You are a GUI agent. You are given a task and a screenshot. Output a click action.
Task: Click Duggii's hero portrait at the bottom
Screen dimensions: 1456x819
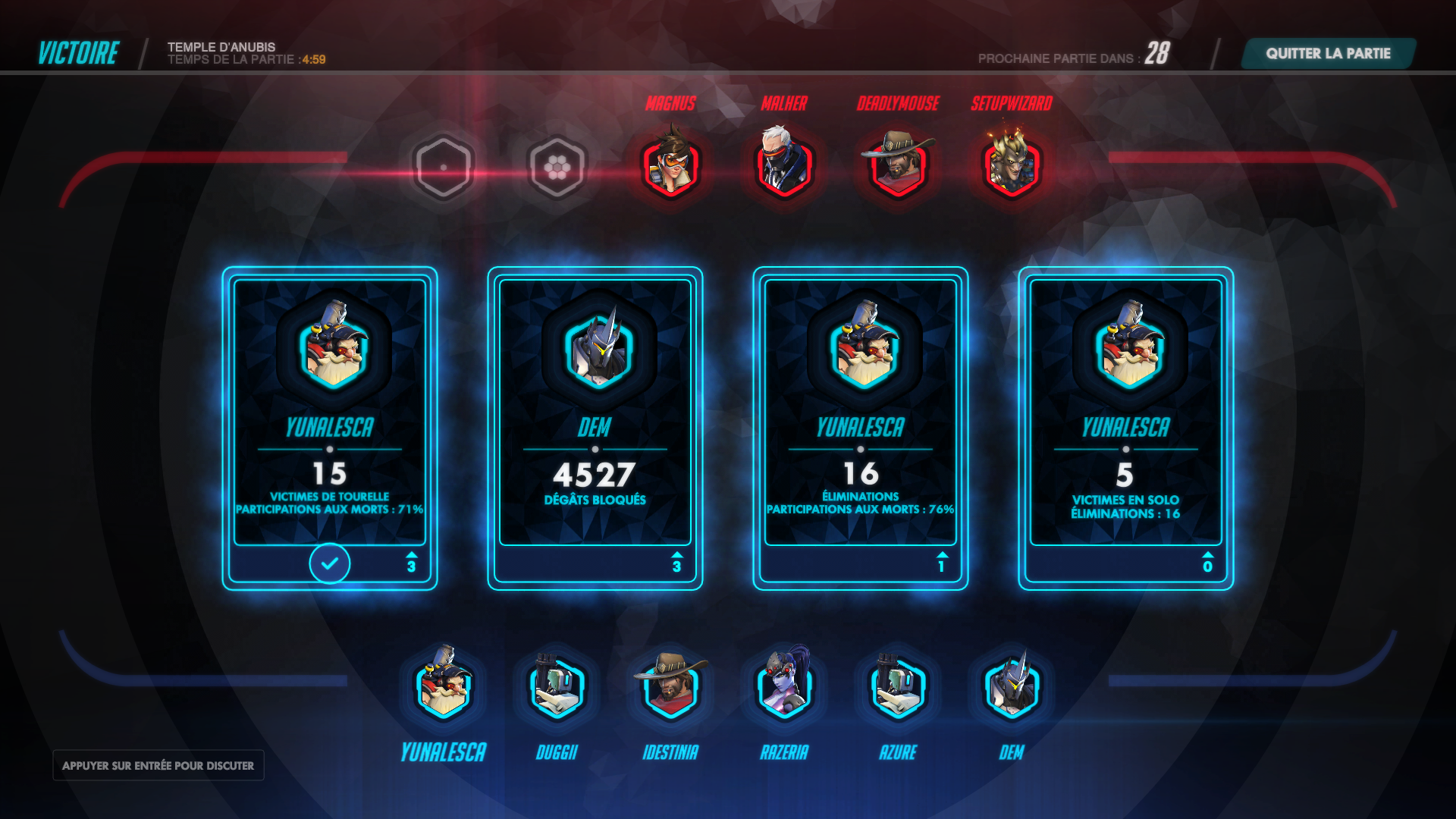coord(557,692)
